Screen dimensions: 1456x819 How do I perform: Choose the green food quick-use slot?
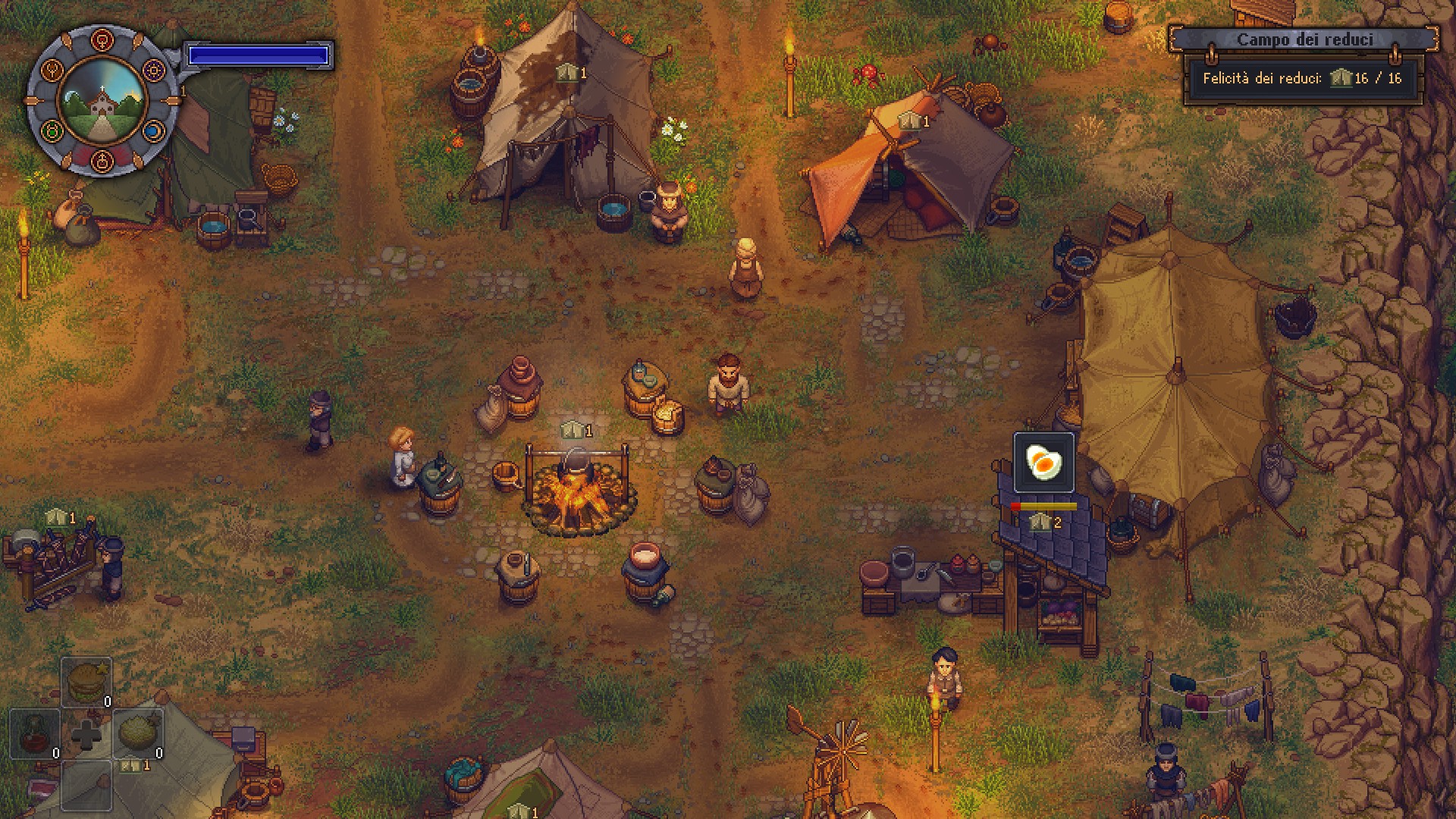139,733
